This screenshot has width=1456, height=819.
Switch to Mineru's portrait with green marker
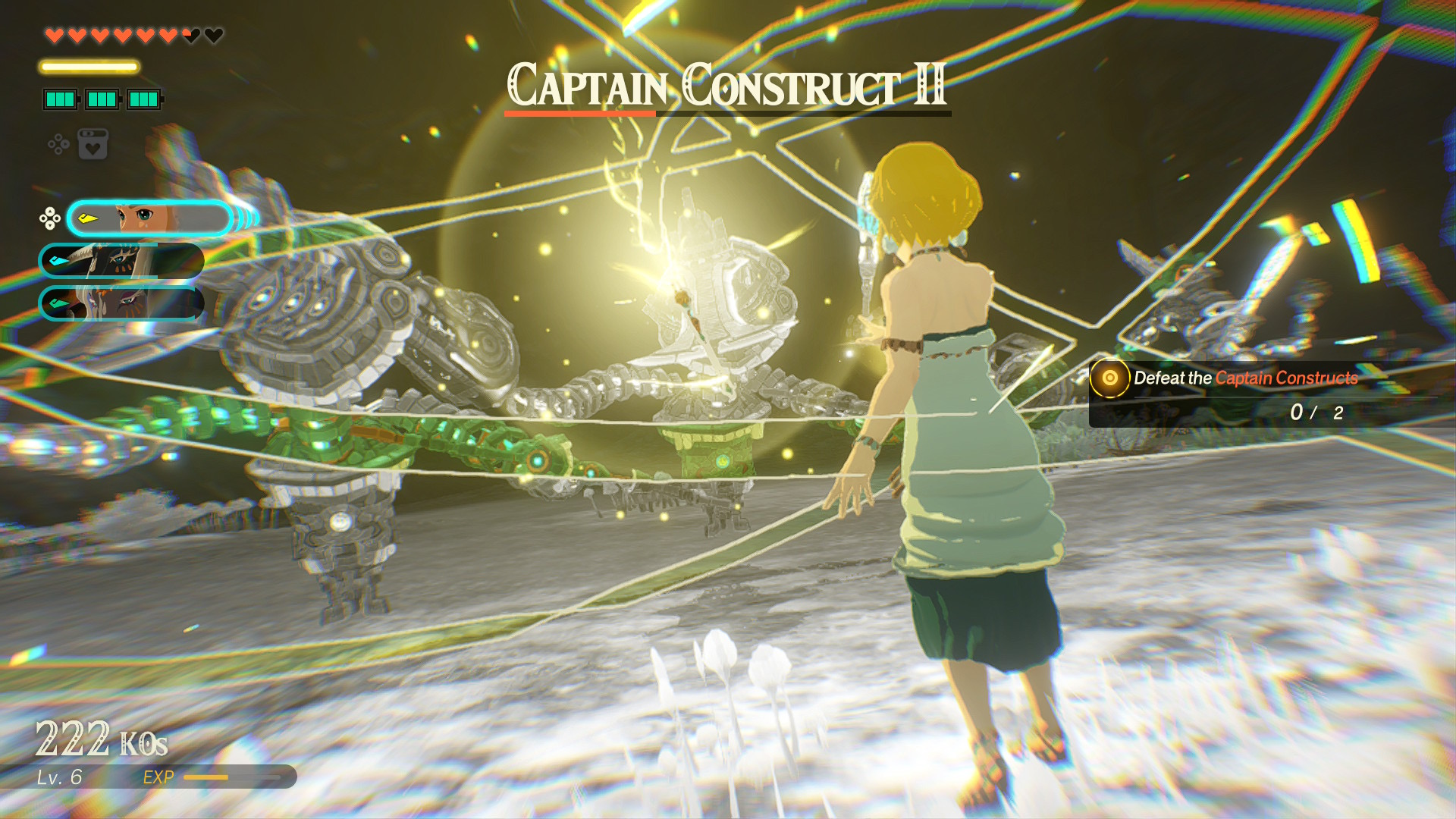(121, 303)
